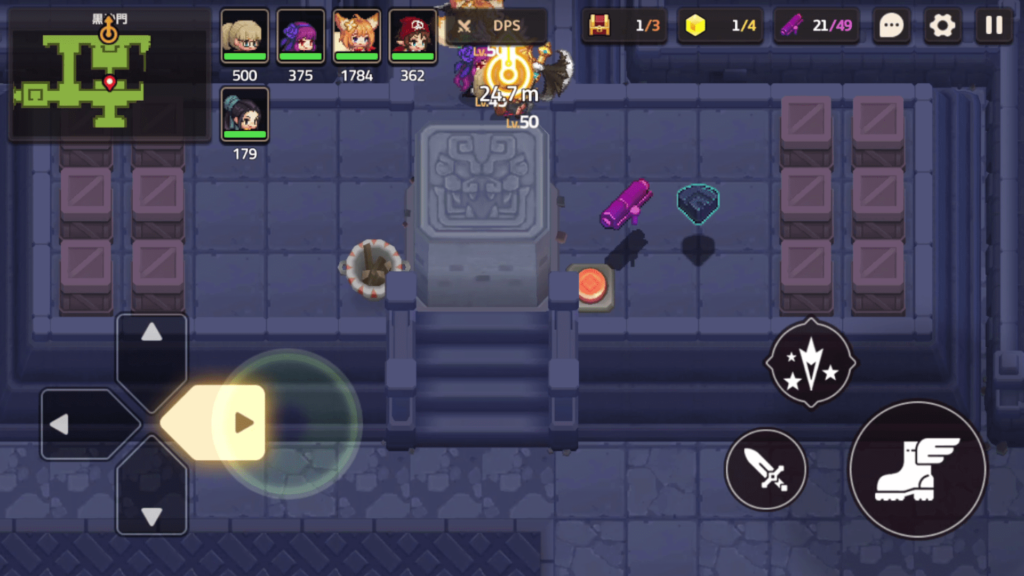
Task: Open the gear settings menu
Action: point(942,26)
